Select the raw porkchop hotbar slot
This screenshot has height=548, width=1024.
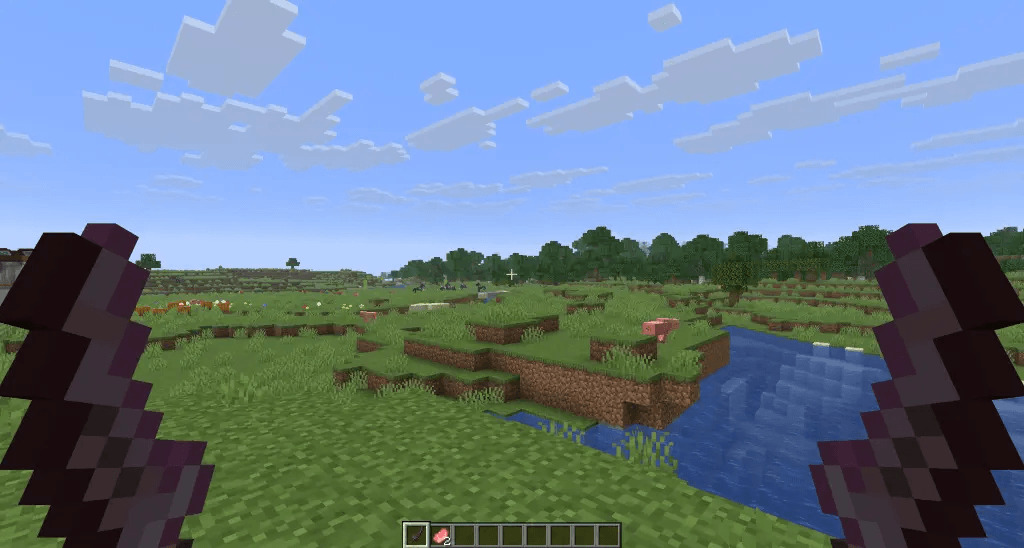point(440,535)
